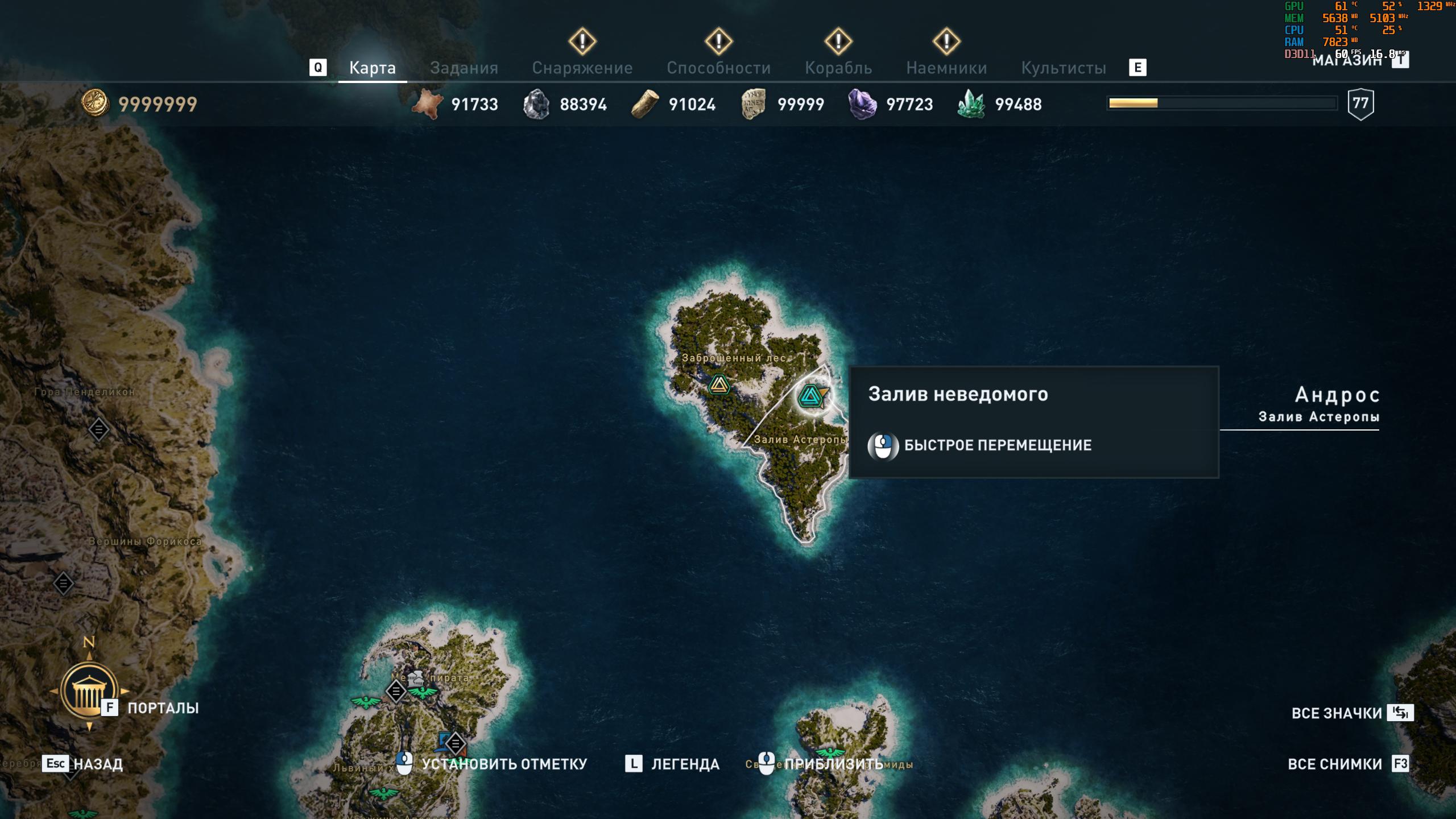Select the player level 77 shield badge

1360,104
